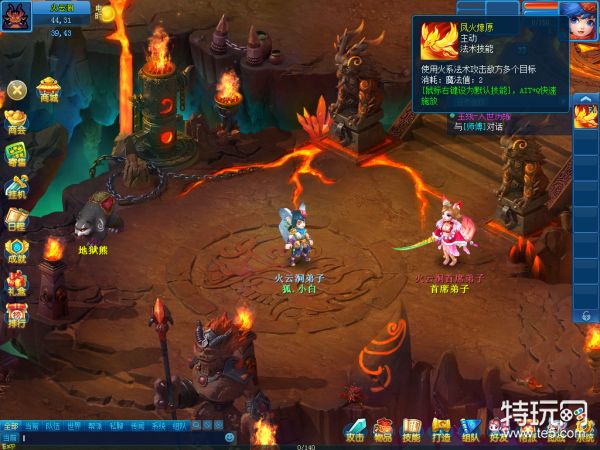Open the 物品 items bag
The width and height of the screenshot is (600, 450).
coord(383,430)
